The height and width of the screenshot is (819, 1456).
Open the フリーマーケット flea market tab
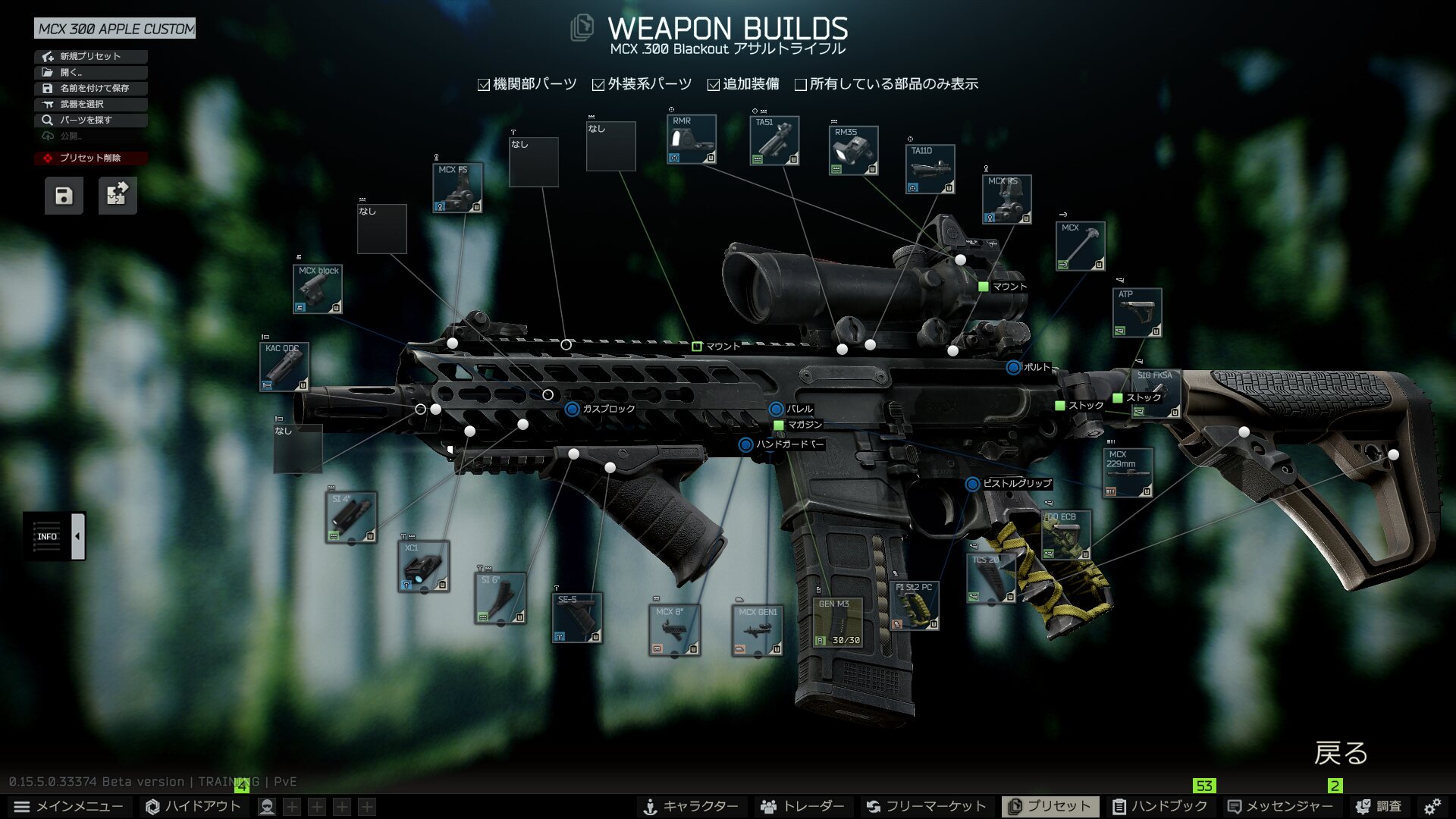(x=926, y=806)
